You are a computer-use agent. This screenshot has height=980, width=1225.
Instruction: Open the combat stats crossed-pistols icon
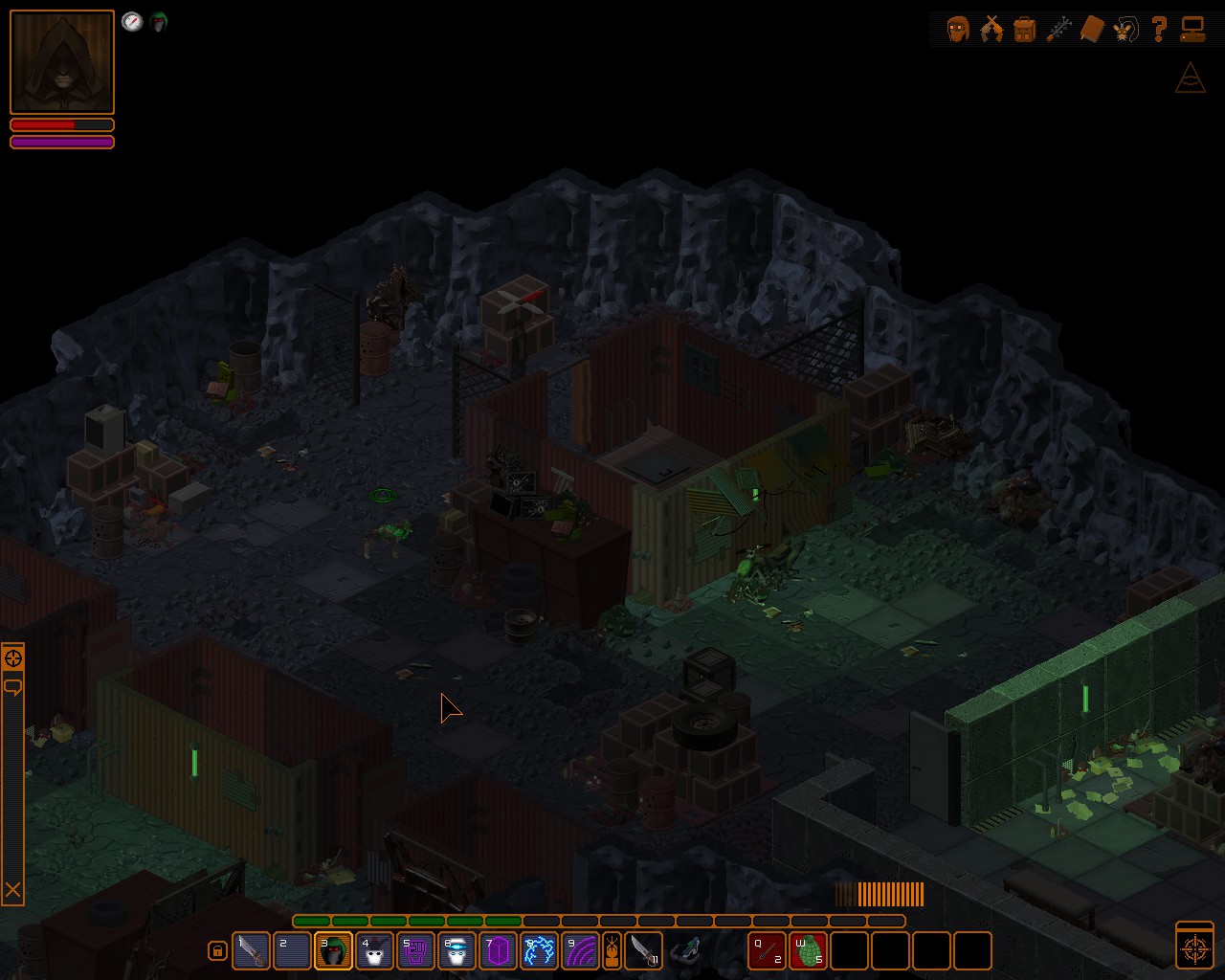[991, 29]
